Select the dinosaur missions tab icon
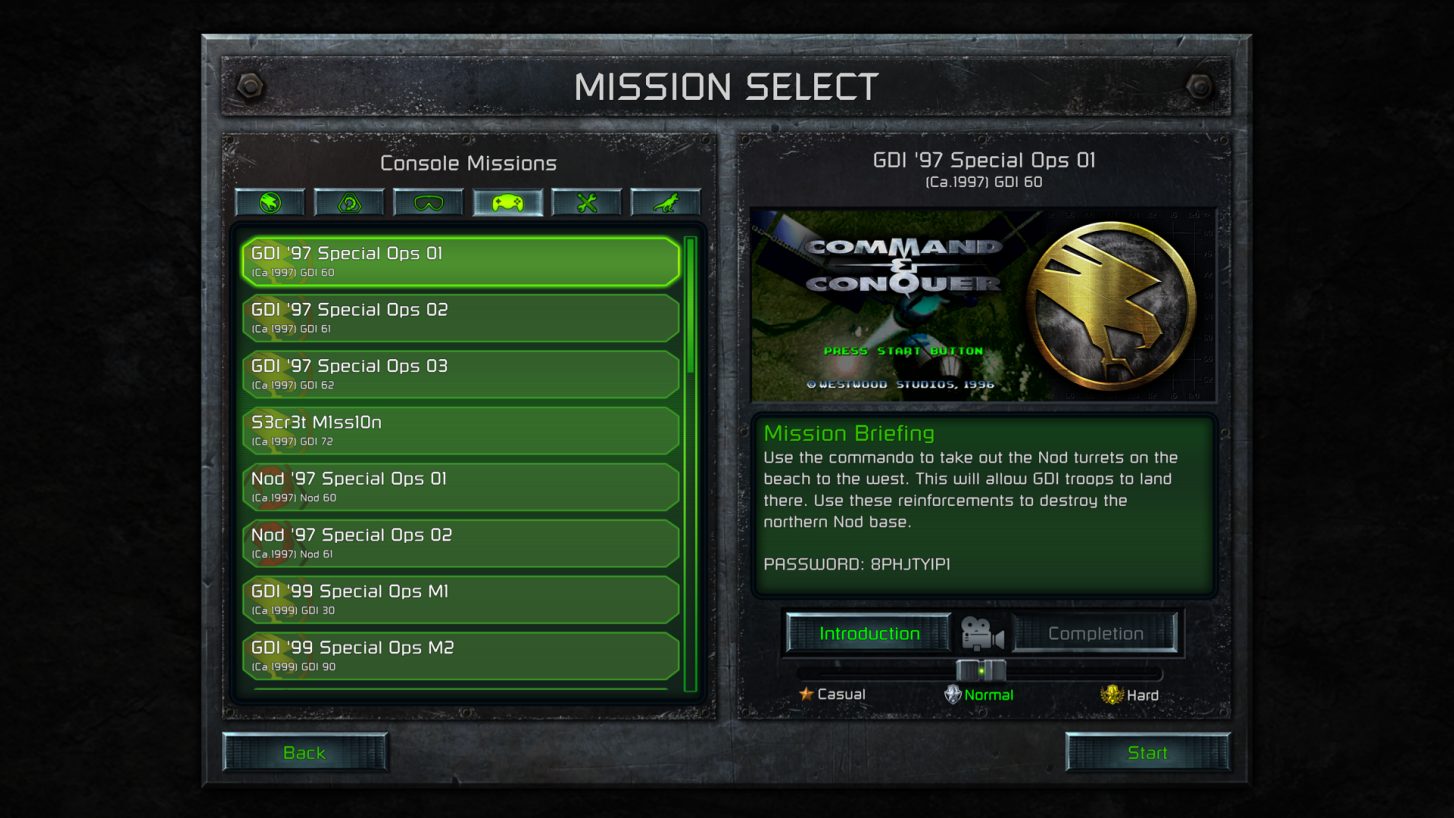The height and width of the screenshot is (818, 1454). point(667,202)
